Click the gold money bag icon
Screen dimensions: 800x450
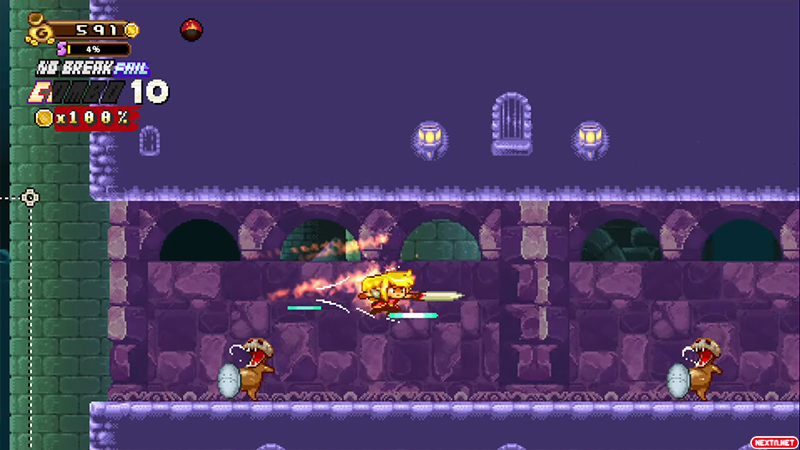click(x=40, y=27)
